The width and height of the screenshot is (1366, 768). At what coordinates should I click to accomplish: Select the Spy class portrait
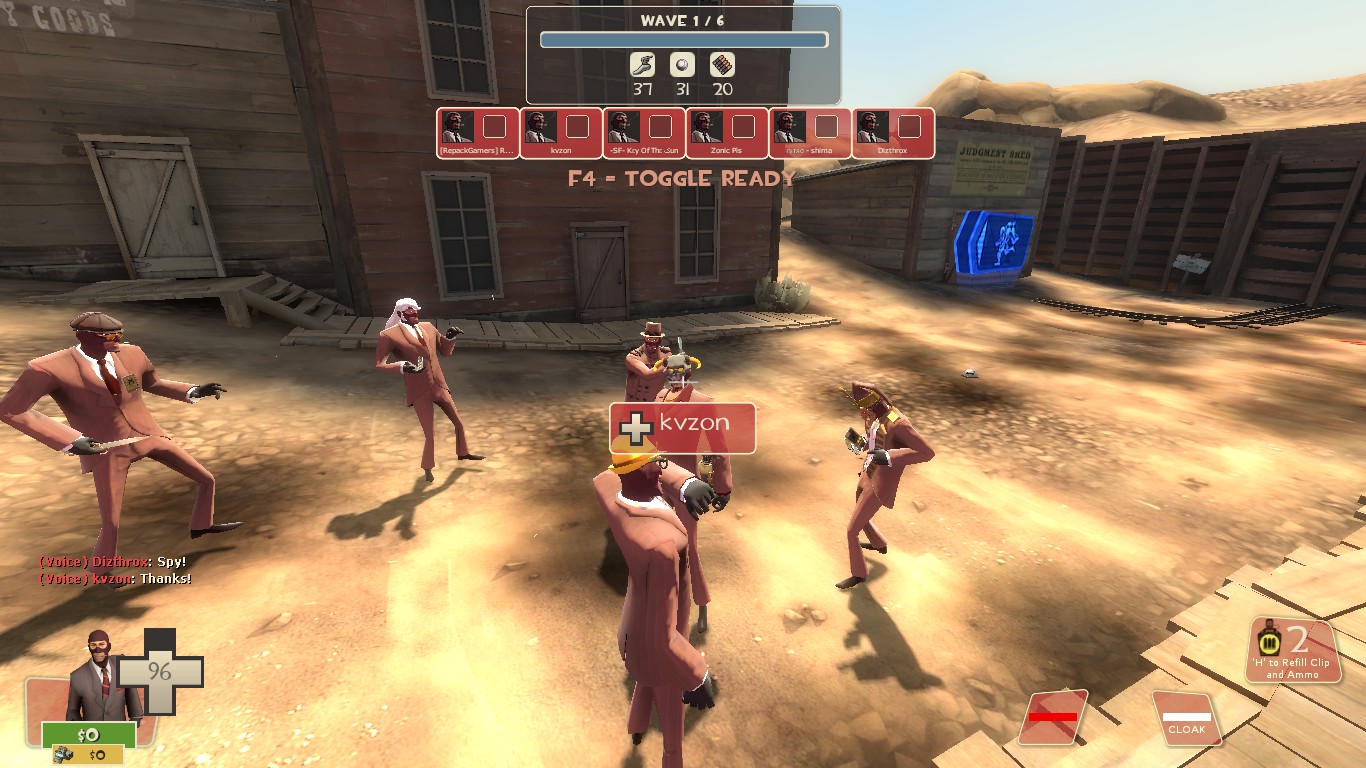[98, 676]
